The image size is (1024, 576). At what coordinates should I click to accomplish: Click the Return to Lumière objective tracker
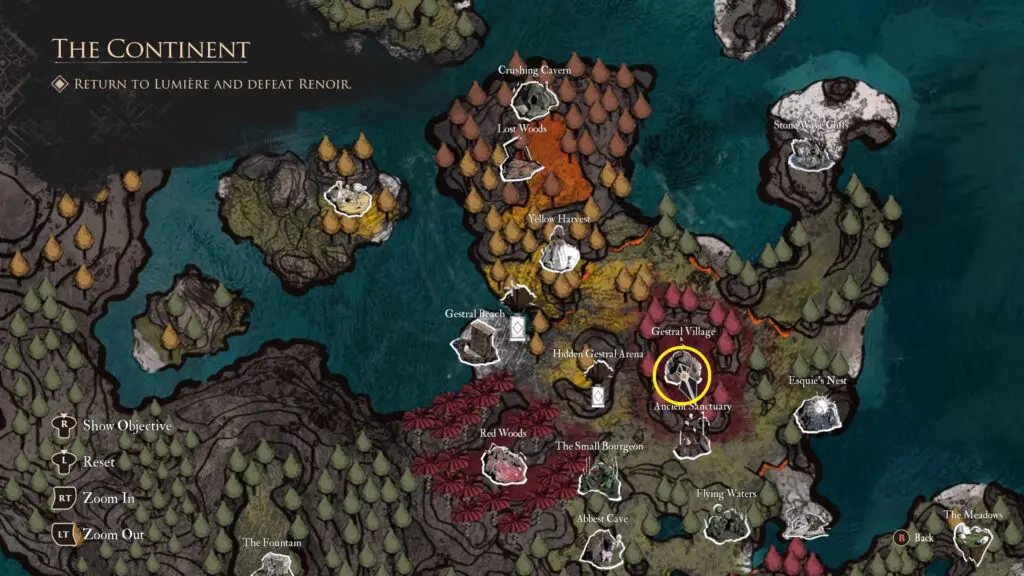(212, 84)
